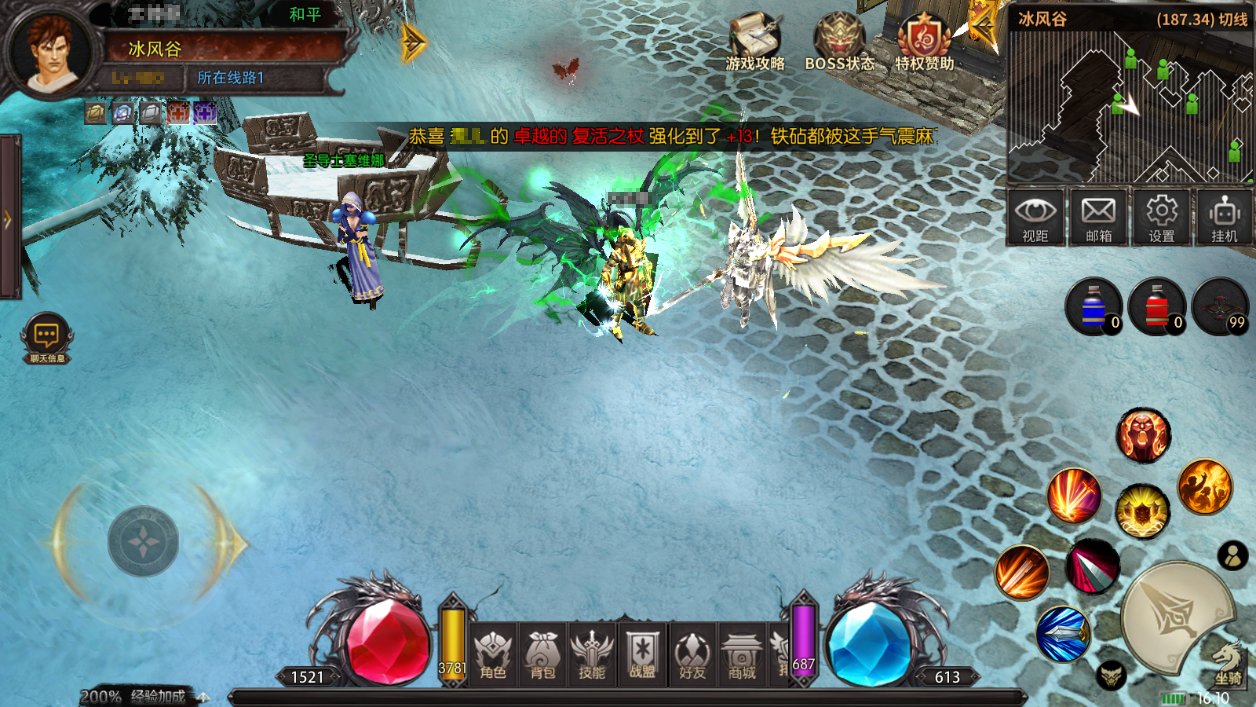The height and width of the screenshot is (707, 1256).
Task: Switch line with the 切线 button
Action: (1232, 19)
